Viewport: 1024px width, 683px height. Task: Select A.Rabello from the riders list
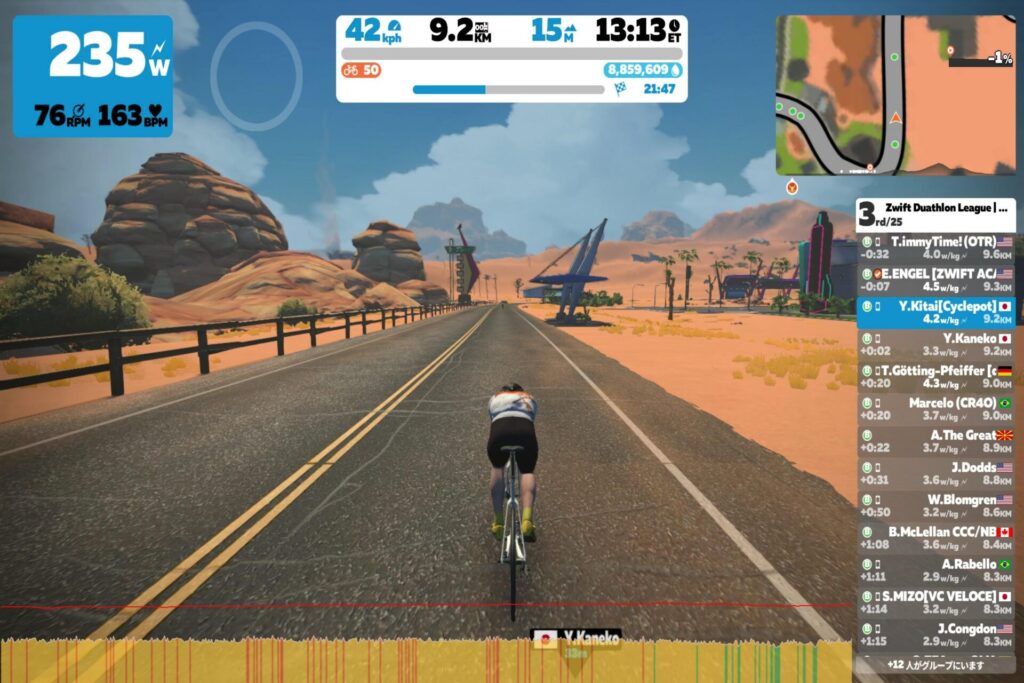tap(936, 569)
